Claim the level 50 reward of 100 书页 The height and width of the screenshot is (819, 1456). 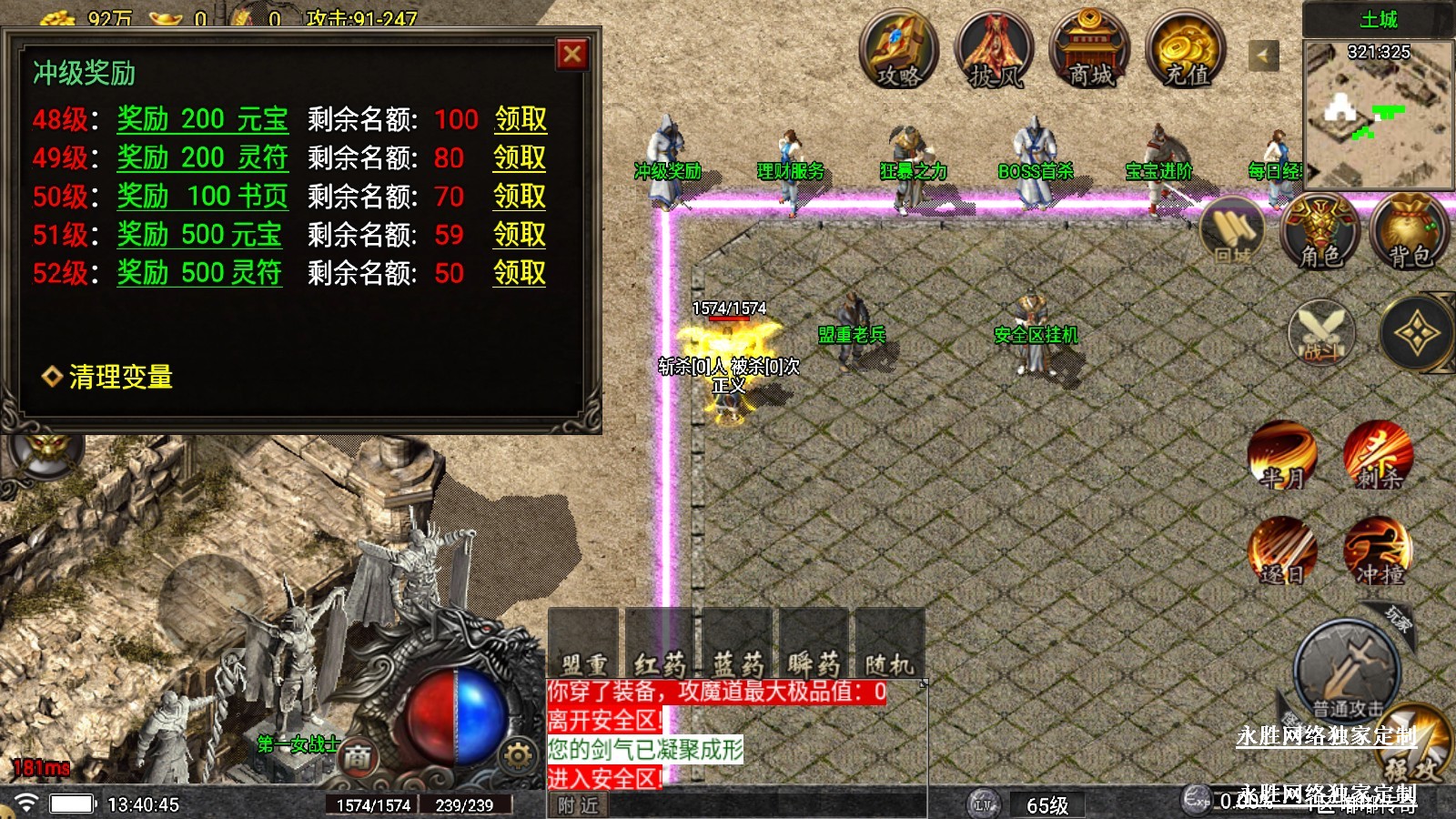coord(520,197)
